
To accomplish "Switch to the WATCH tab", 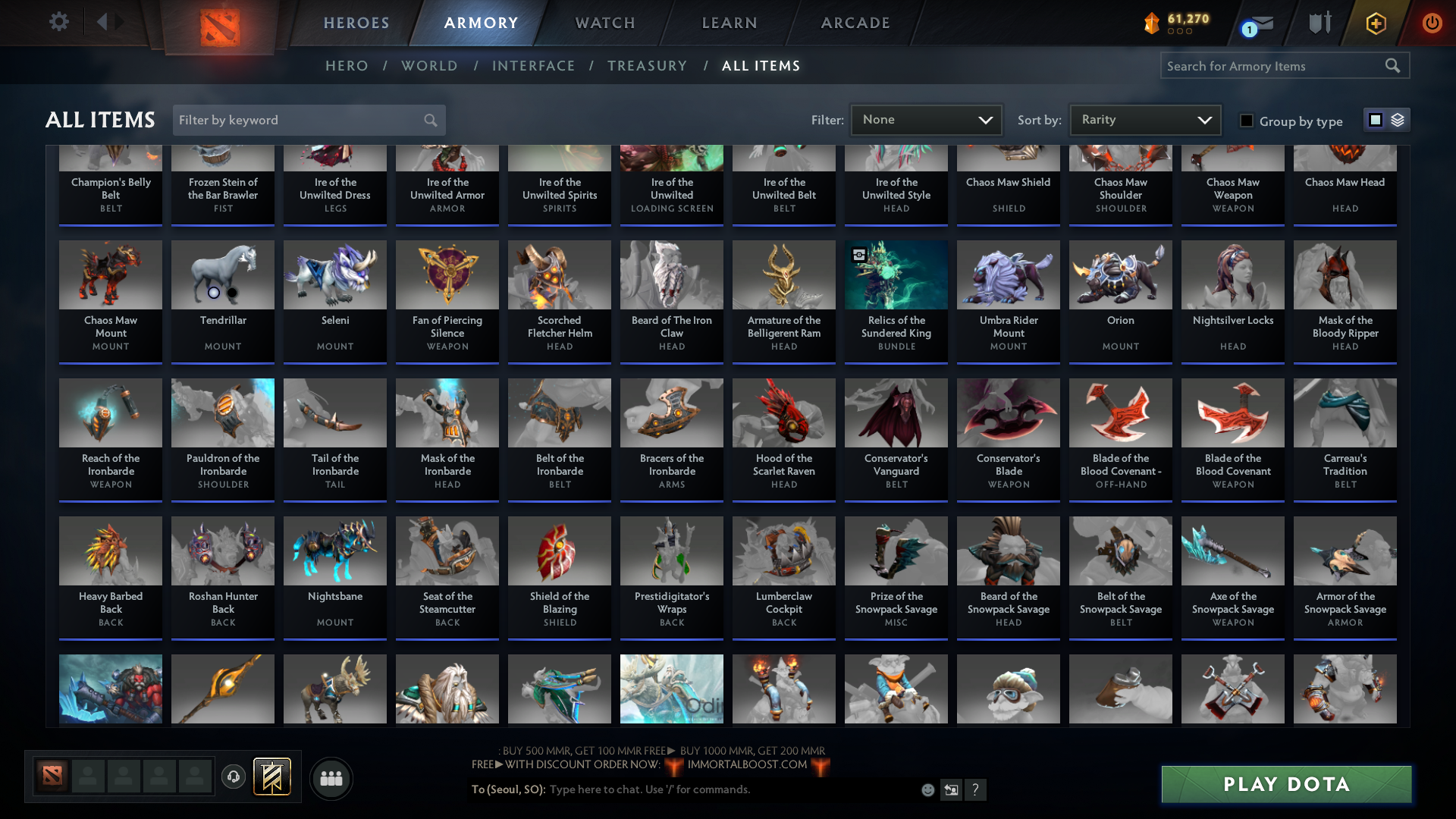I will (604, 23).
